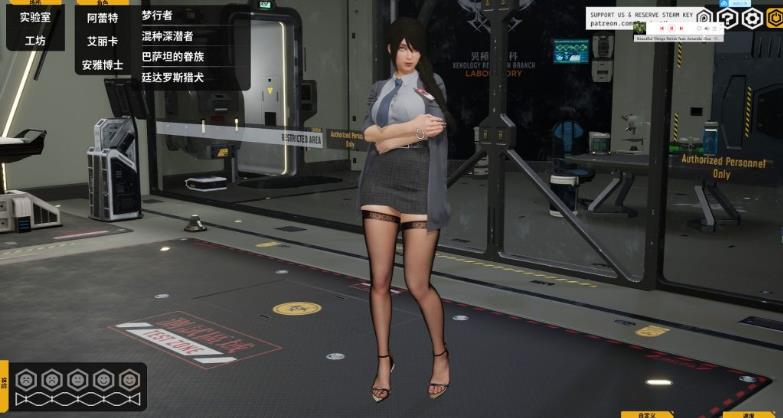
Task: Open settings with the gear icon
Action: pos(753,18)
